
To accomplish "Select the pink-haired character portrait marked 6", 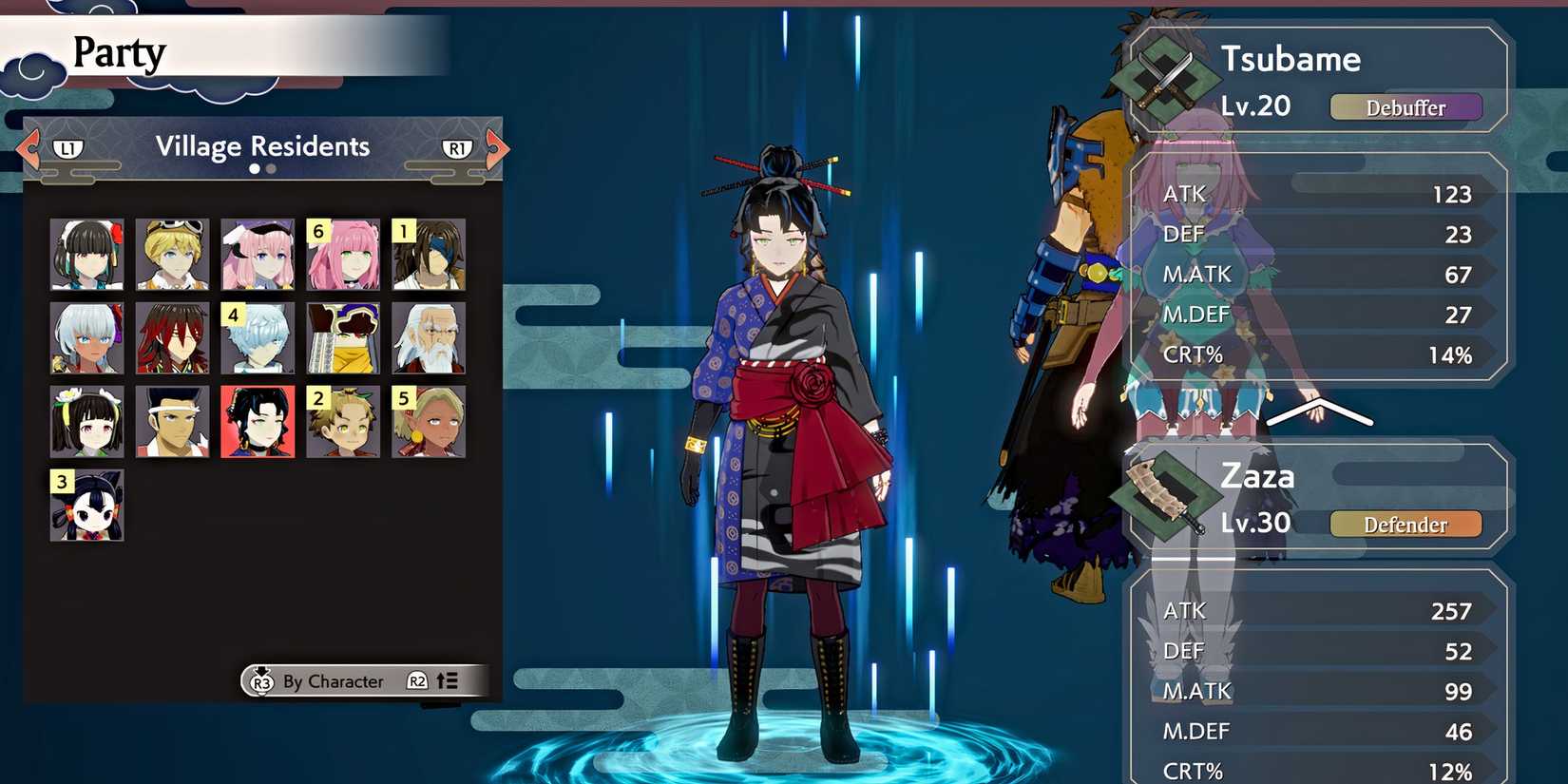I will pyautogui.click(x=342, y=254).
